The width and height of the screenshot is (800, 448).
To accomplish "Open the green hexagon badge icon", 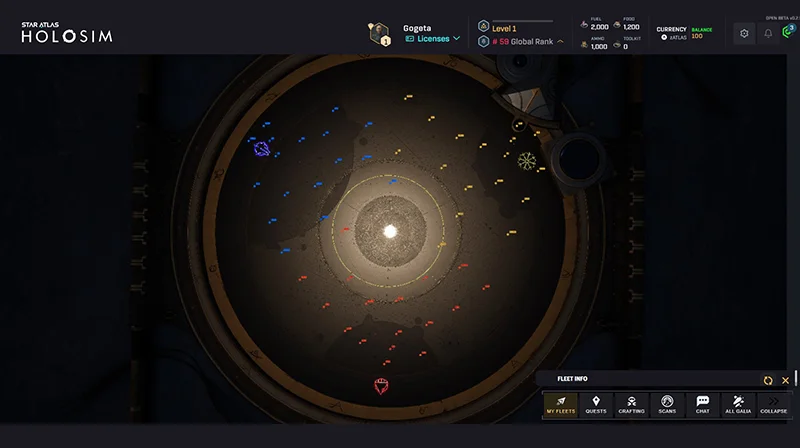I will click(789, 31).
